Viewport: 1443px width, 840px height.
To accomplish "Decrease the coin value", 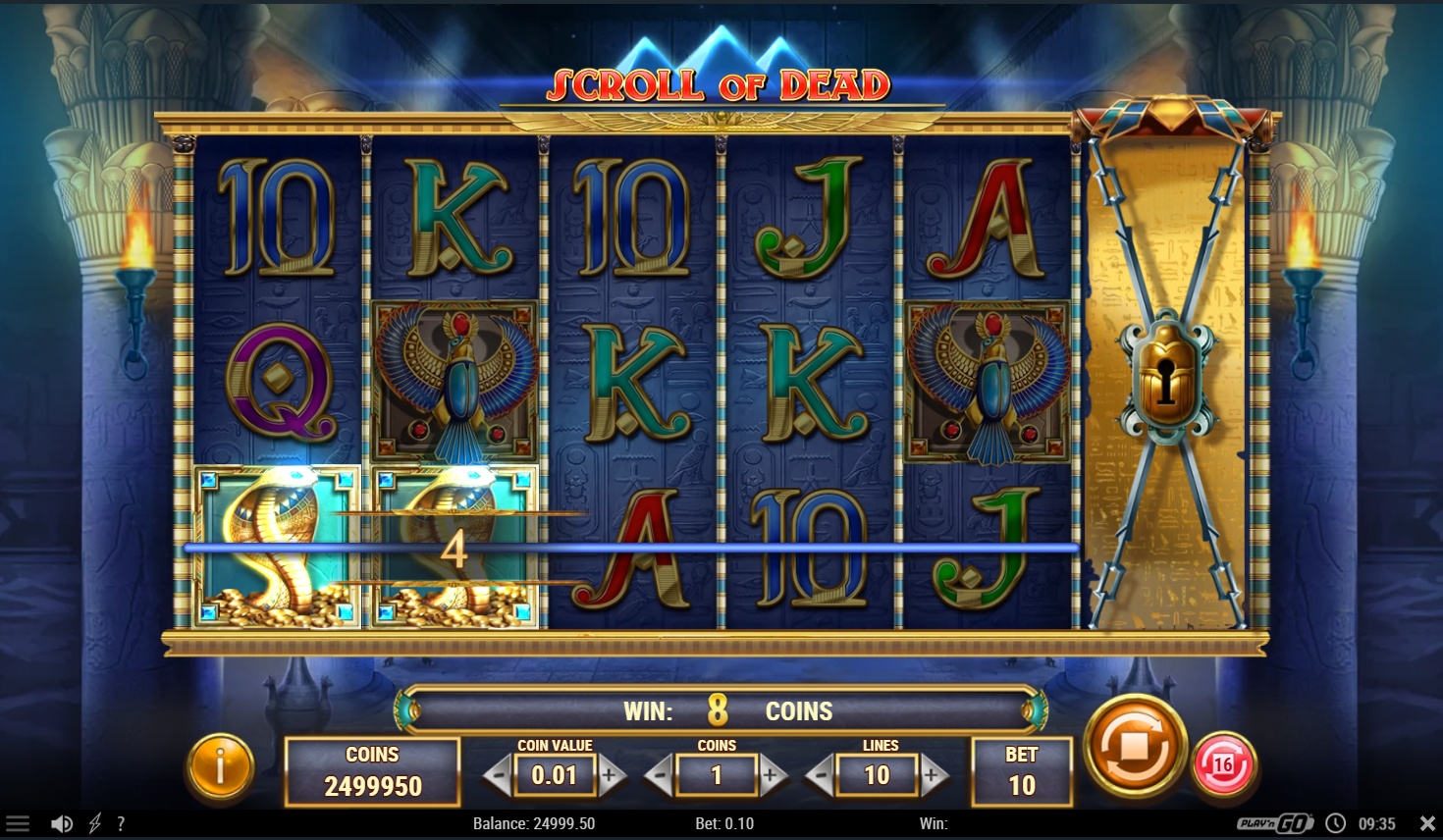I will [500, 775].
